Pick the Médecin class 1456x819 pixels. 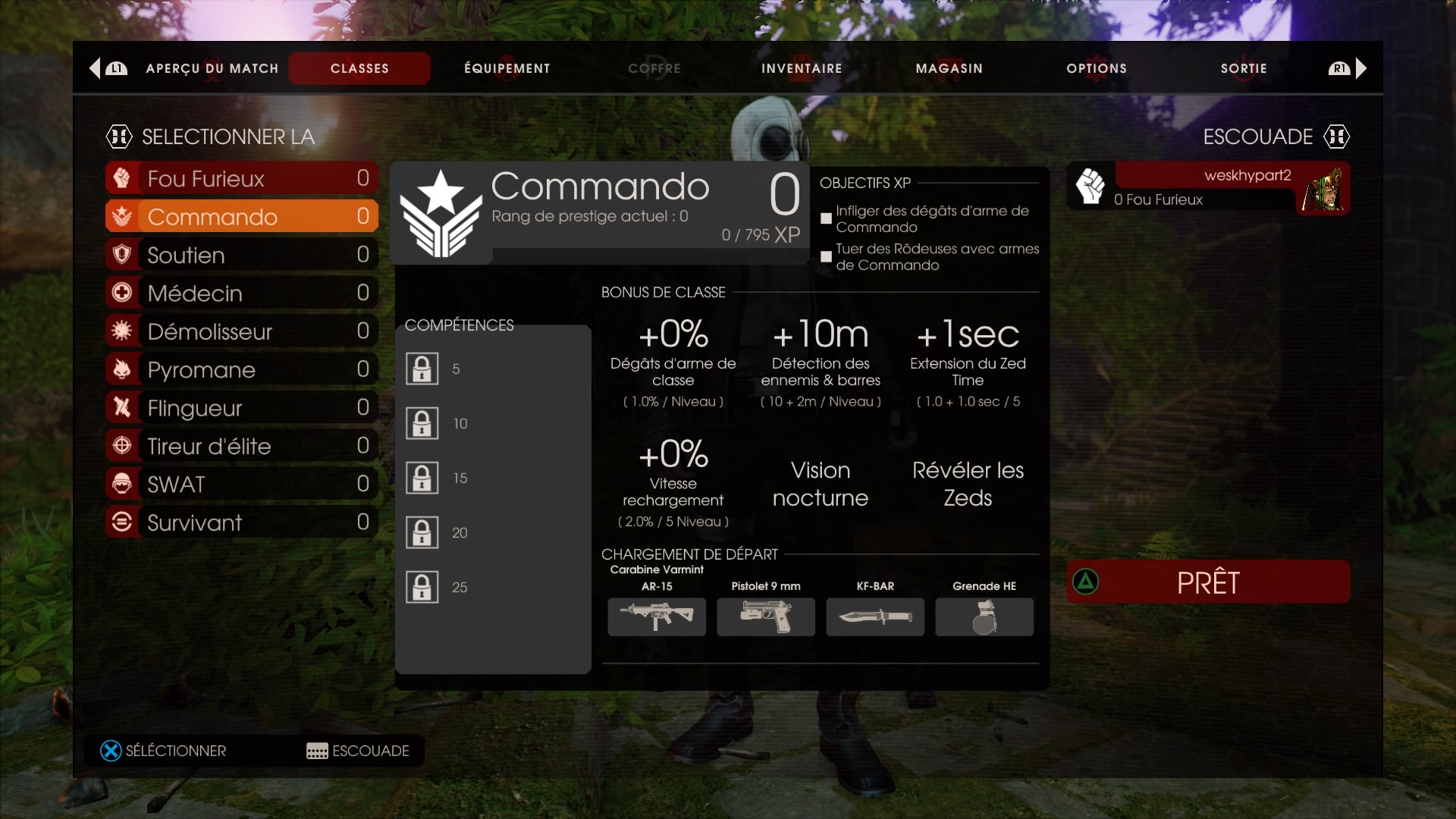(x=242, y=293)
